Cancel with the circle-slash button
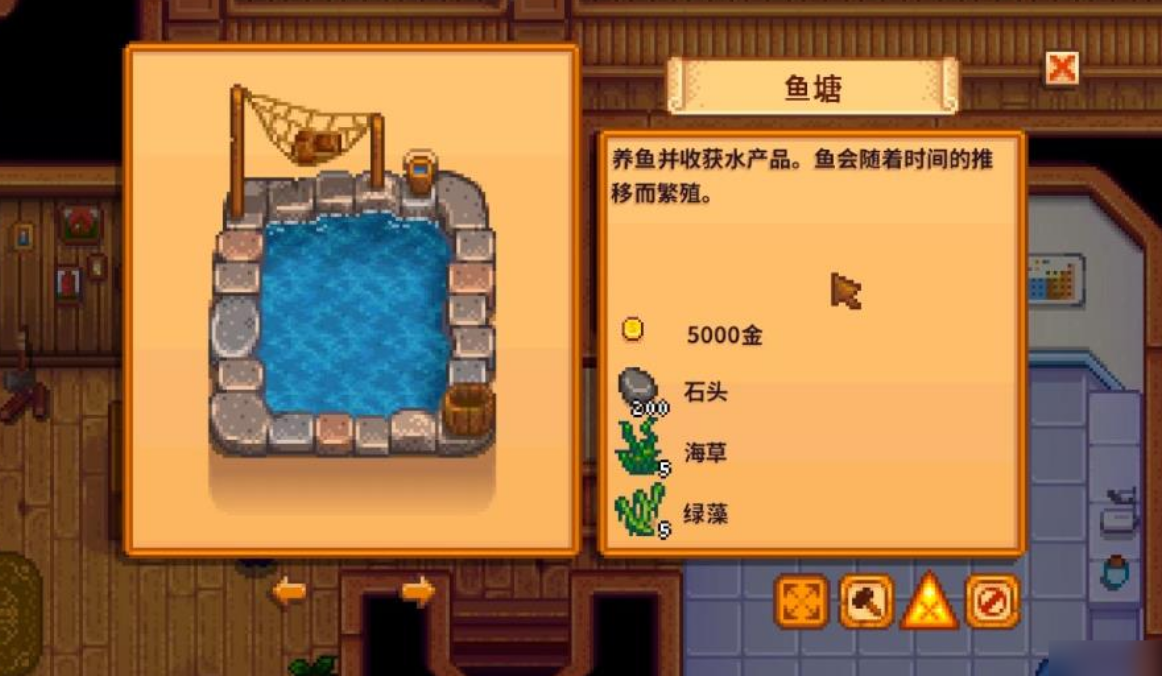Viewport: 1162px width, 676px height. click(x=992, y=602)
